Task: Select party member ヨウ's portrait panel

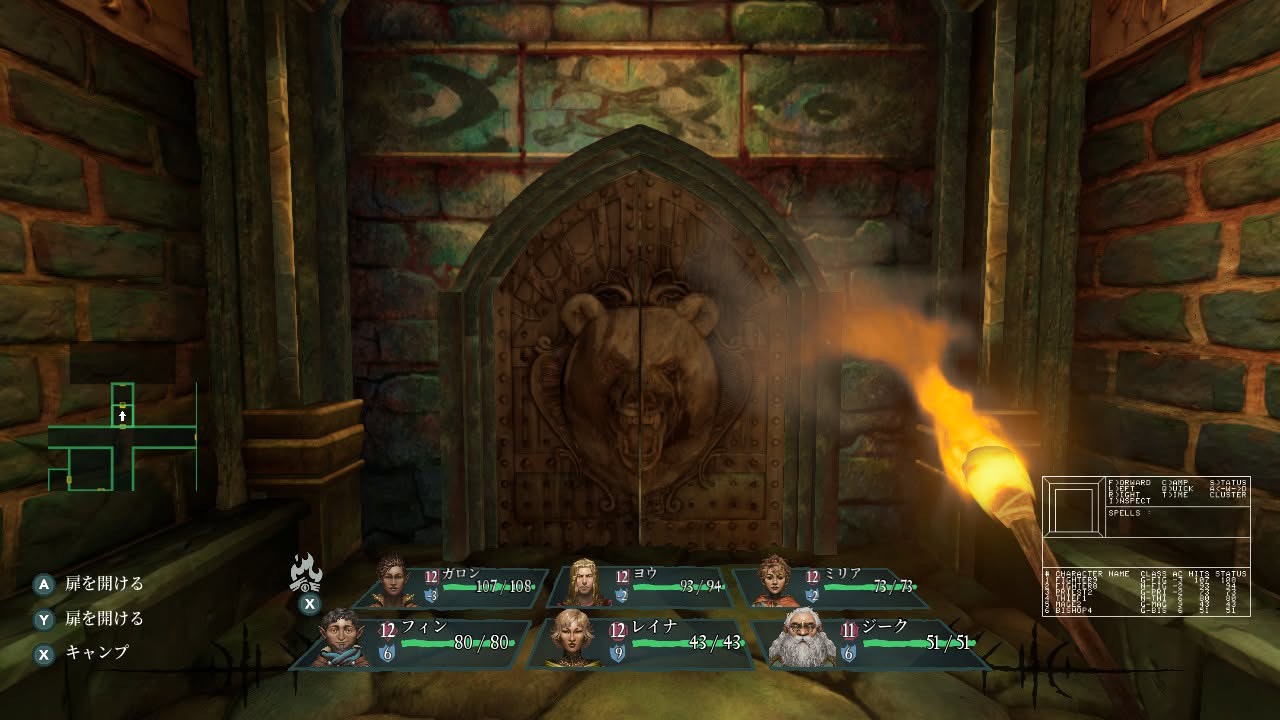Action: 640,587
